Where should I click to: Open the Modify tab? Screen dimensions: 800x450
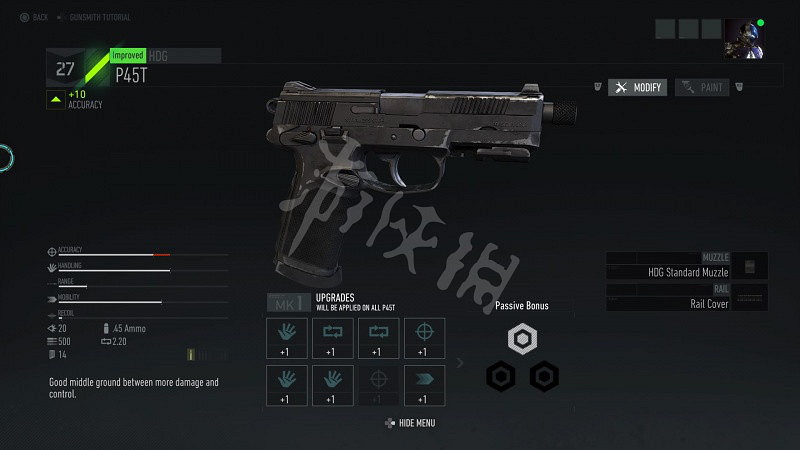(638, 87)
